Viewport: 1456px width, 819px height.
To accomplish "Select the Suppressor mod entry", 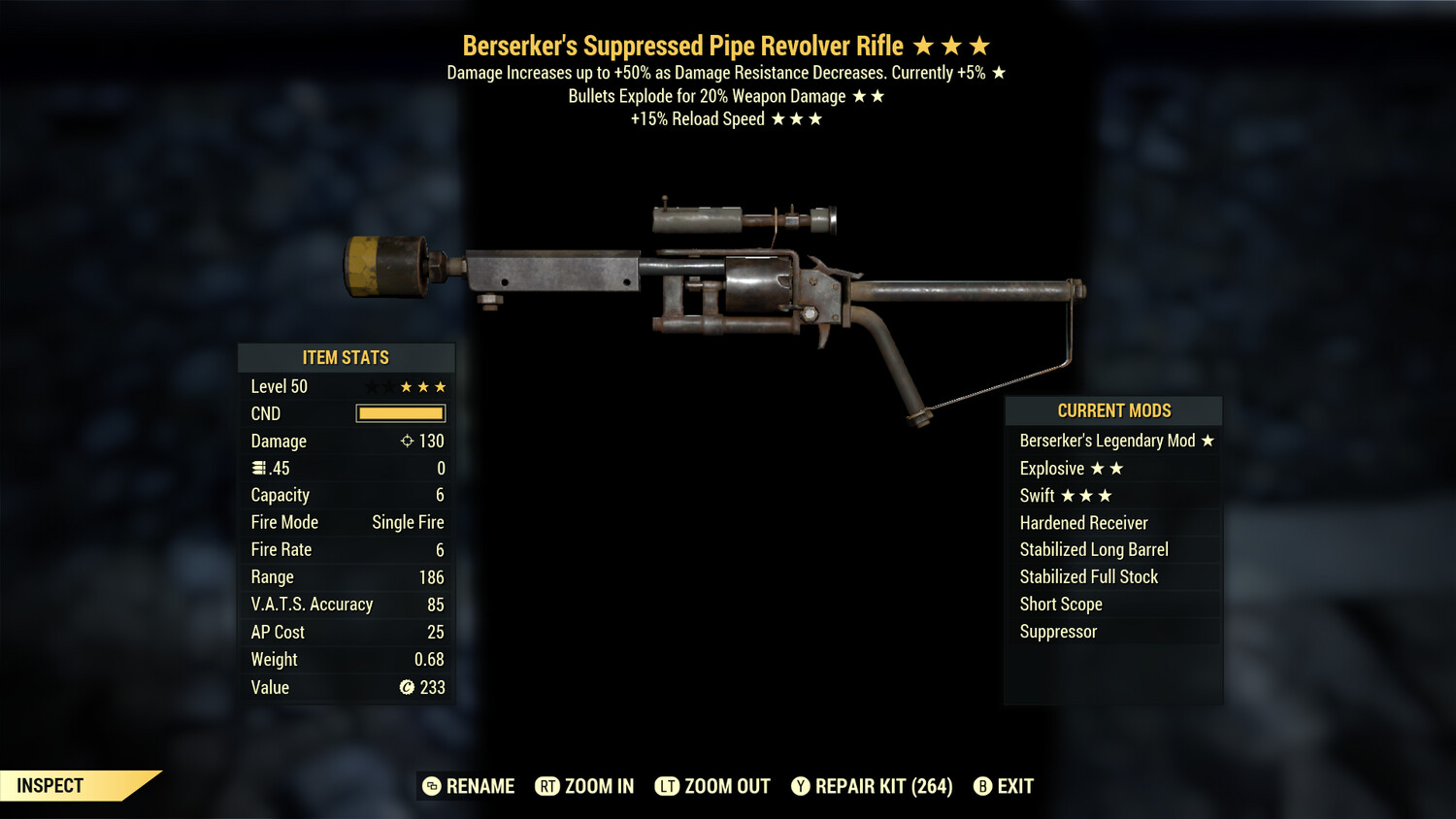I will click(x=1058, y=632).
